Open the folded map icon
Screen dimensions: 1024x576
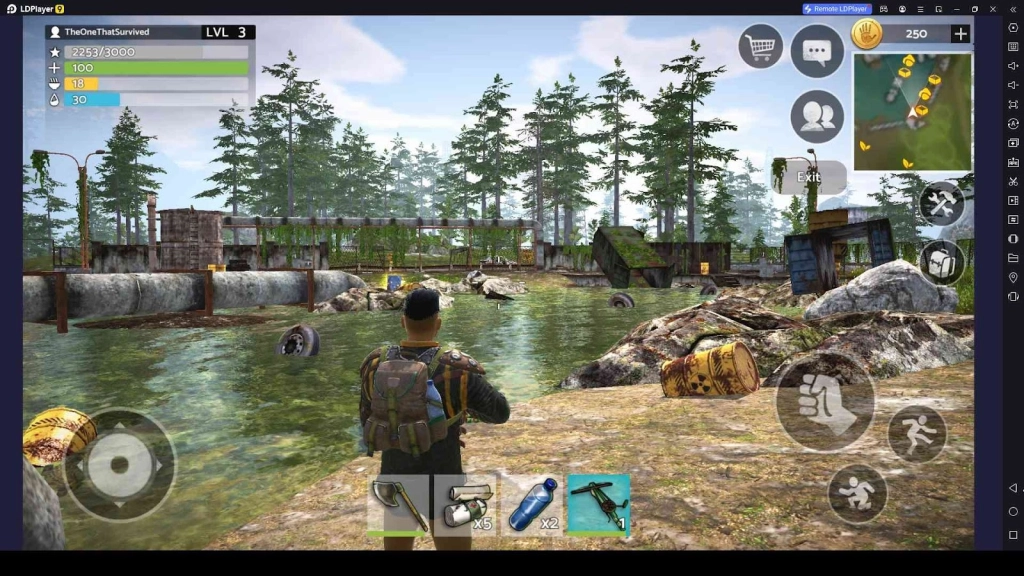(941, 262)
